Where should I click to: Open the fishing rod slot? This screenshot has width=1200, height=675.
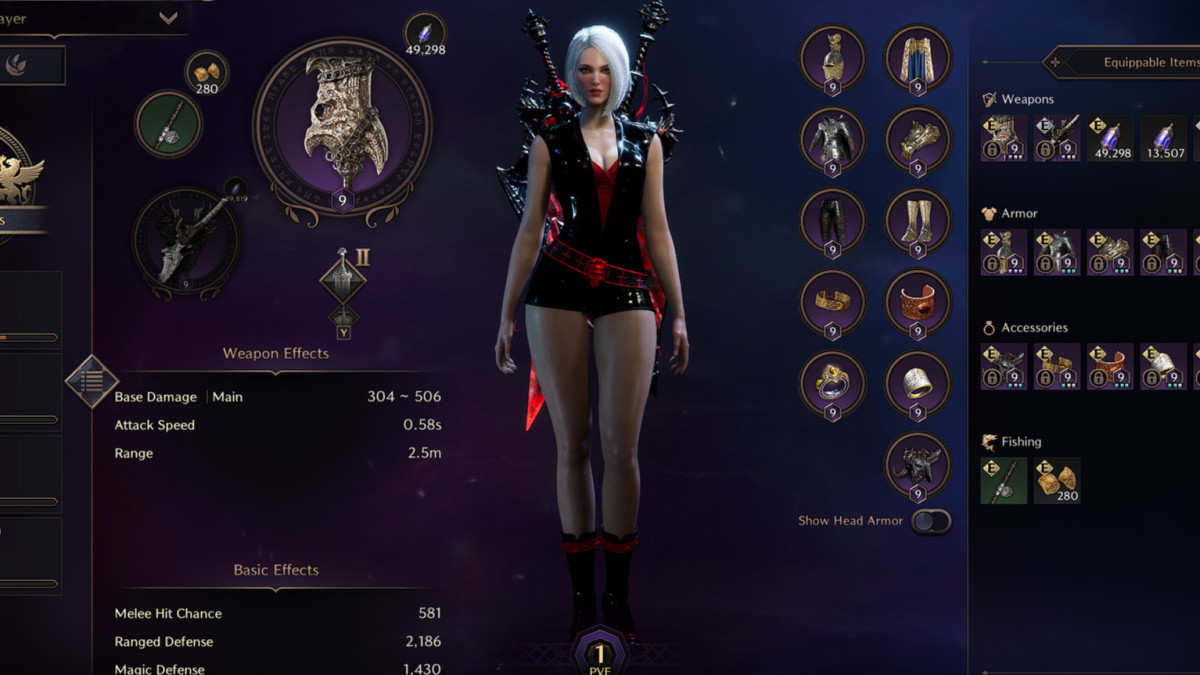pyautogui.click(x=169, y=124)
